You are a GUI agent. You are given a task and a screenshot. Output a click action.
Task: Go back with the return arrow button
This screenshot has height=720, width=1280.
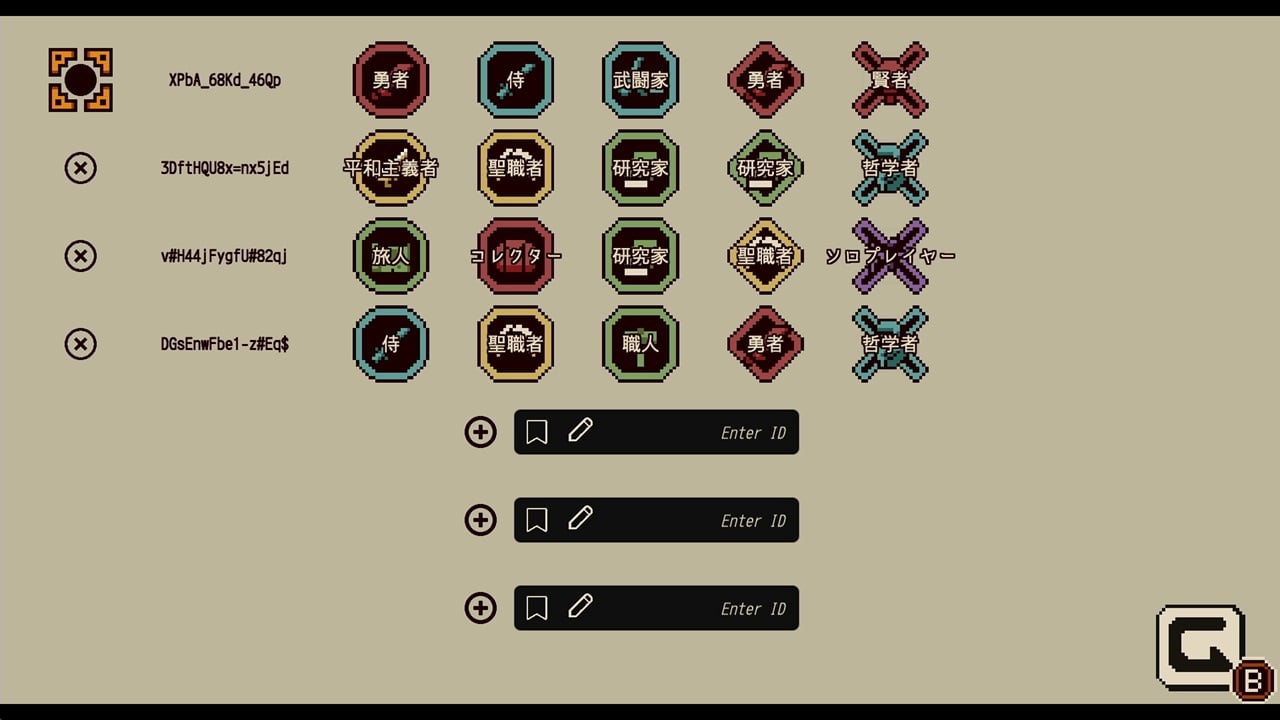click(x=1201, y=647)
